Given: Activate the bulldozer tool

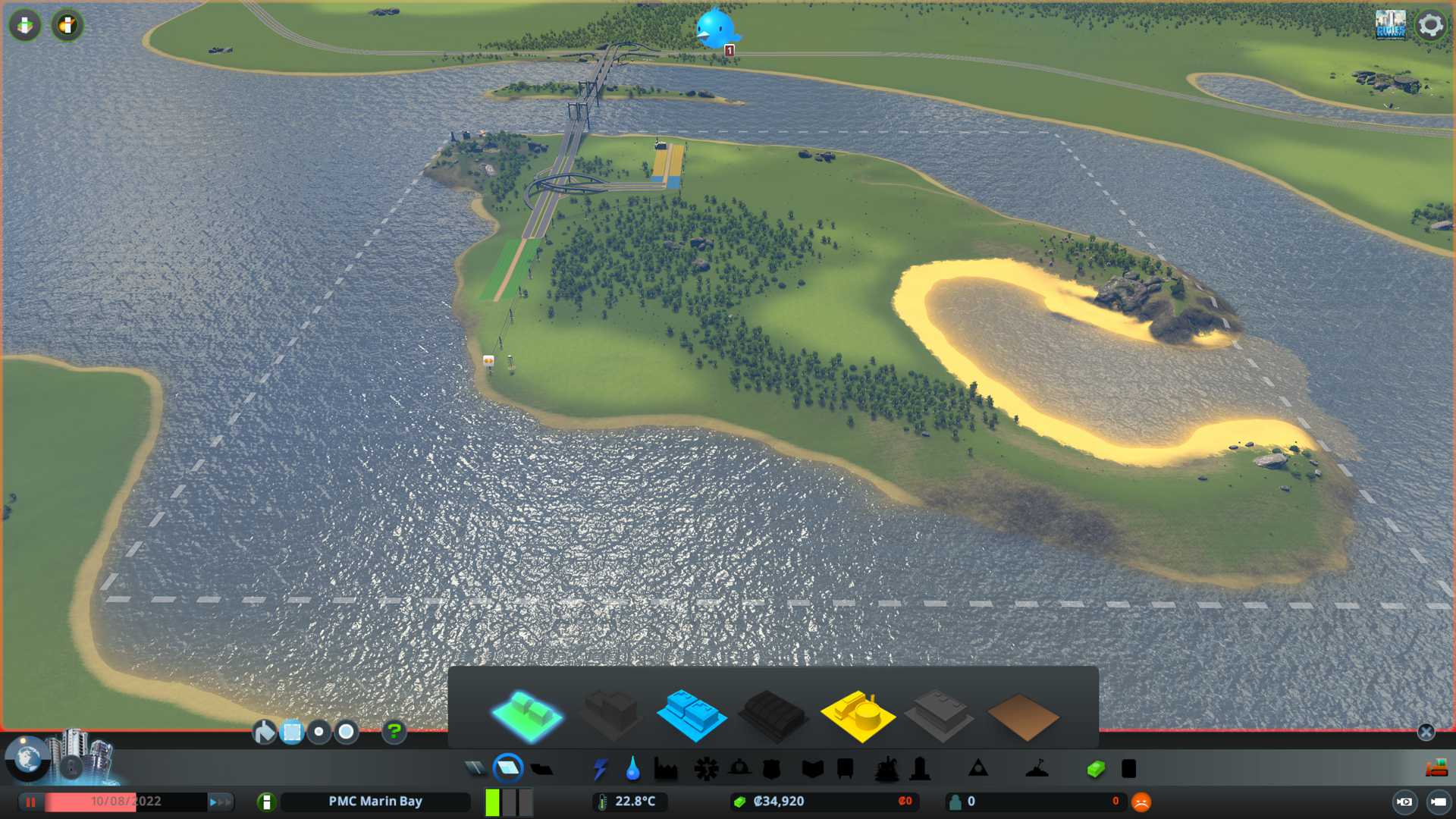Looking at the screenshot, I should (x=1436, y=769).
